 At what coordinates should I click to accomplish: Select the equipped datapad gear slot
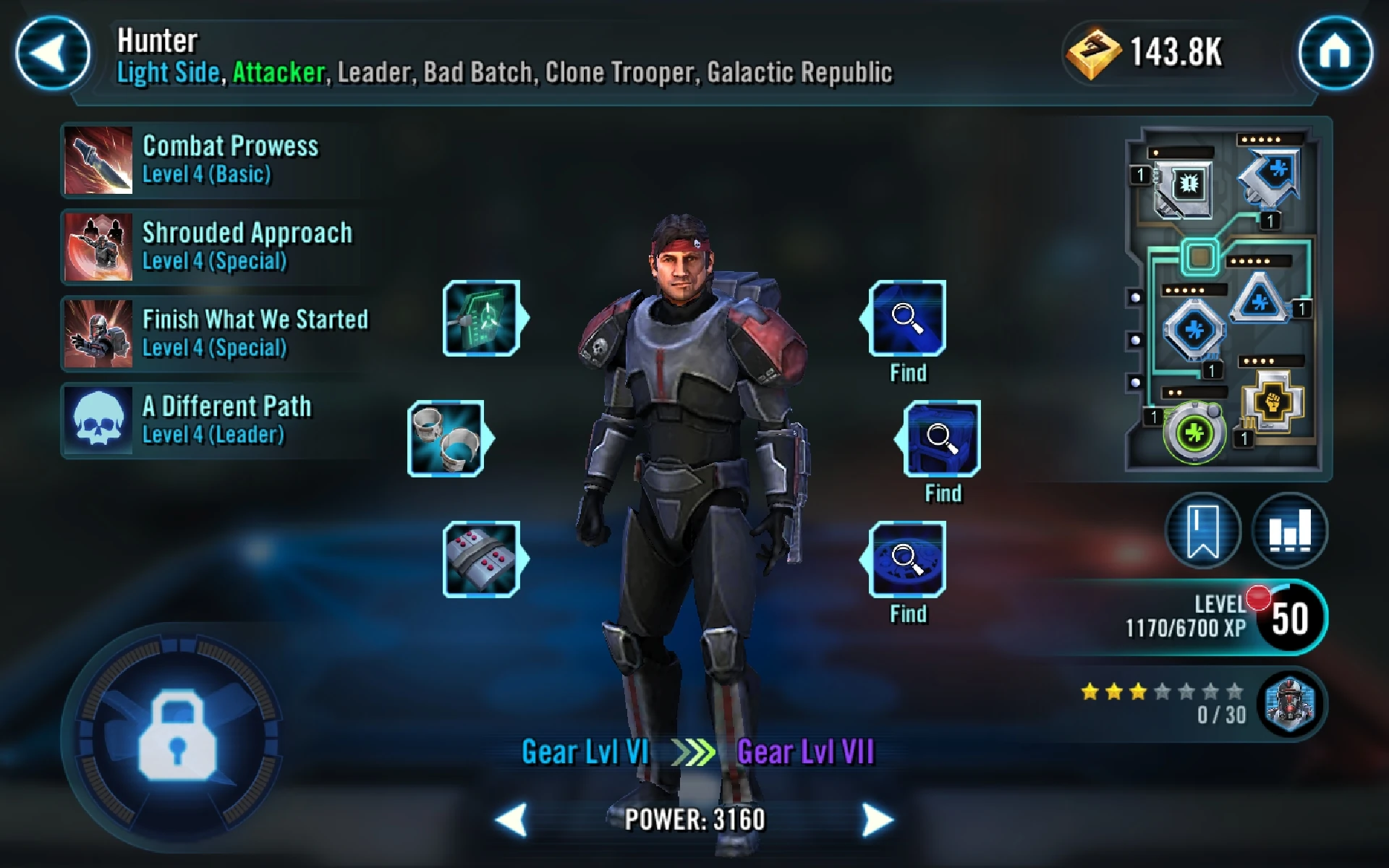coord(483,317)
